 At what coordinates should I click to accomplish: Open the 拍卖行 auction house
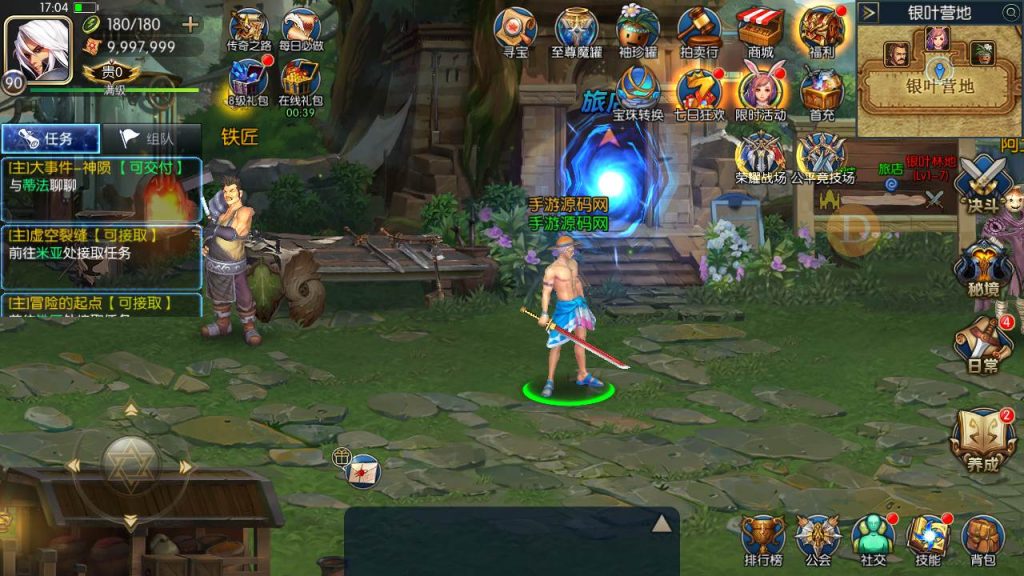tap(699, 30)
